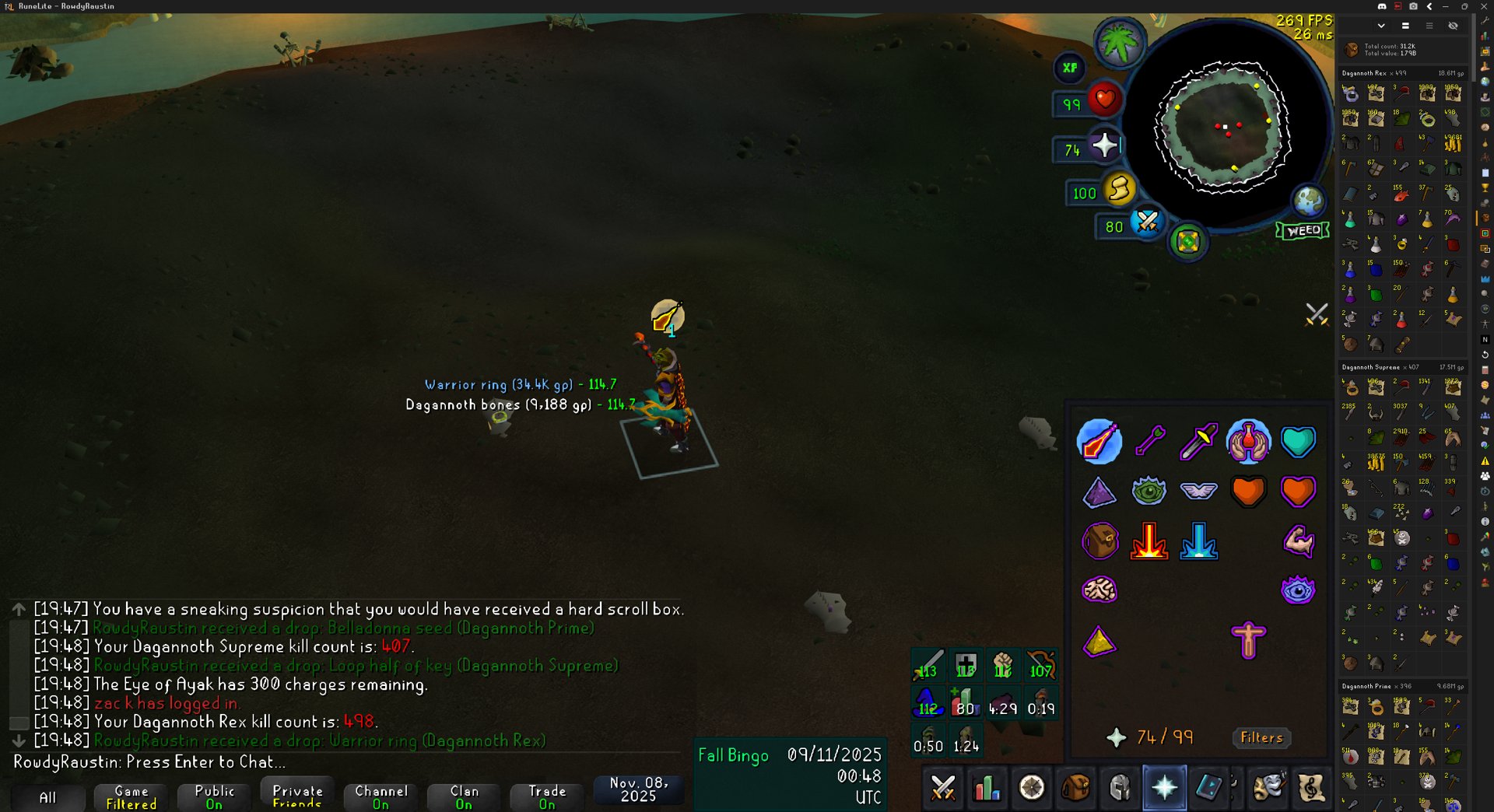
Task: Switch to the Game chat tab
Action: coord(132,796)
